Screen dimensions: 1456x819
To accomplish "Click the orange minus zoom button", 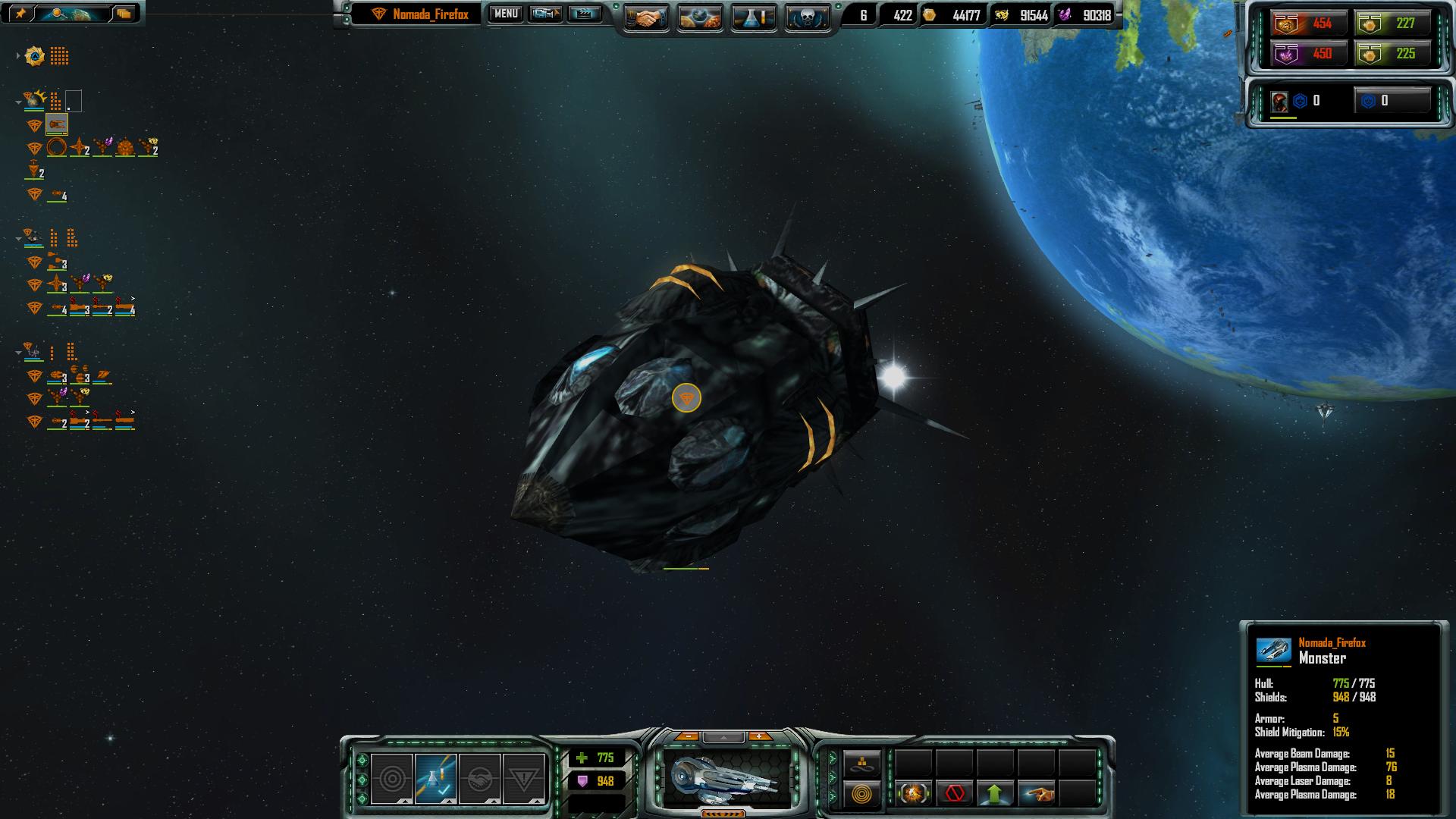I will pos(687,736).
